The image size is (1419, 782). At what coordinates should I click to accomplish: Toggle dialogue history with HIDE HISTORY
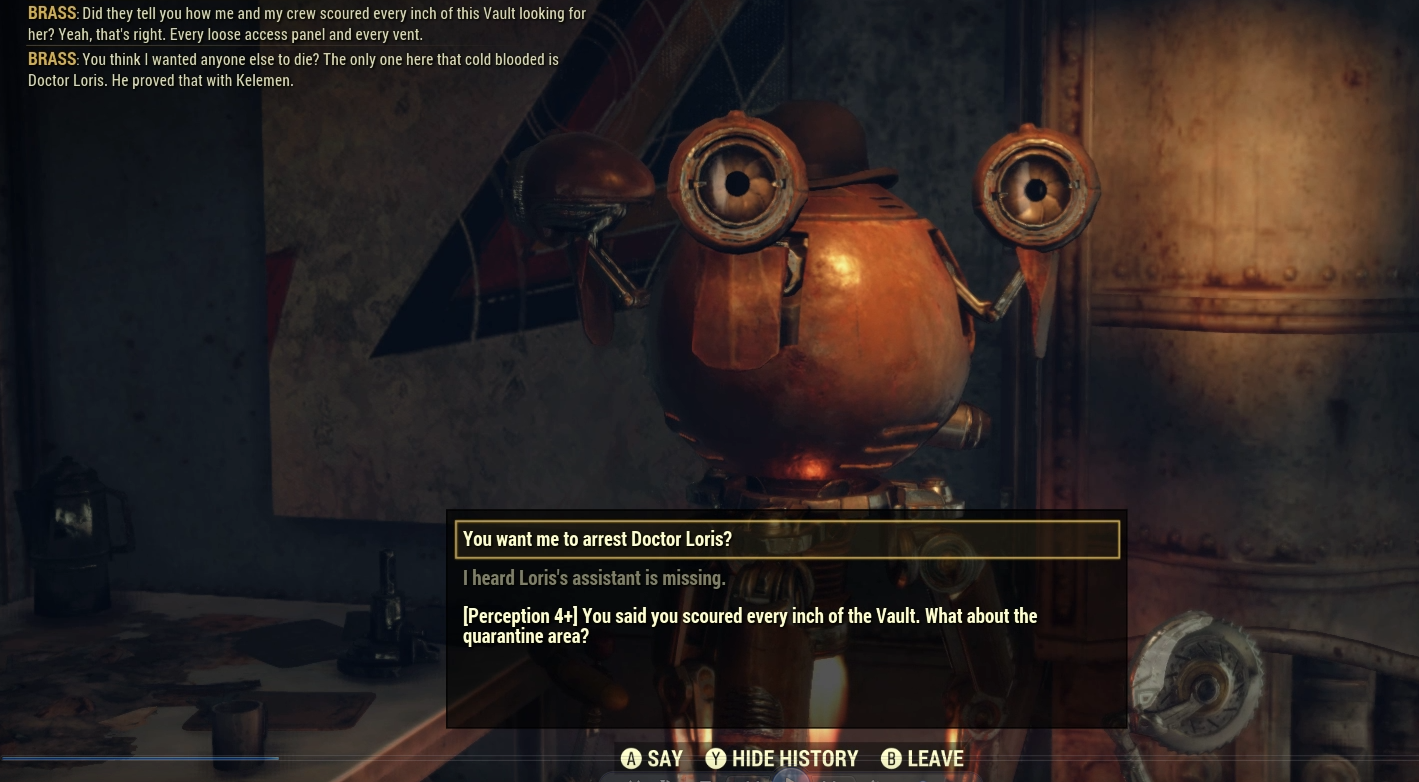coord(795,758)
